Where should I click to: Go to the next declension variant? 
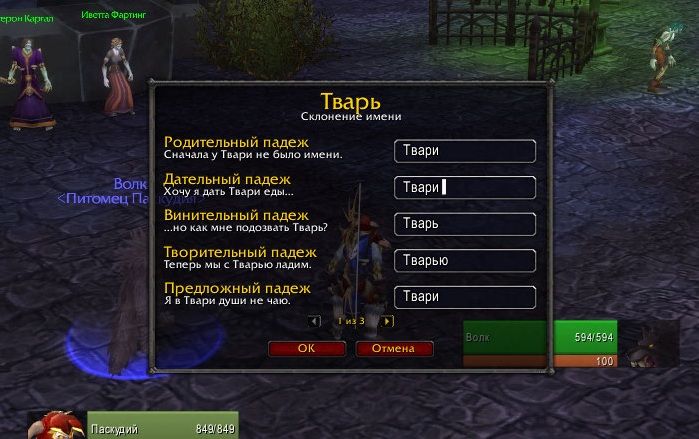(387, 322)
